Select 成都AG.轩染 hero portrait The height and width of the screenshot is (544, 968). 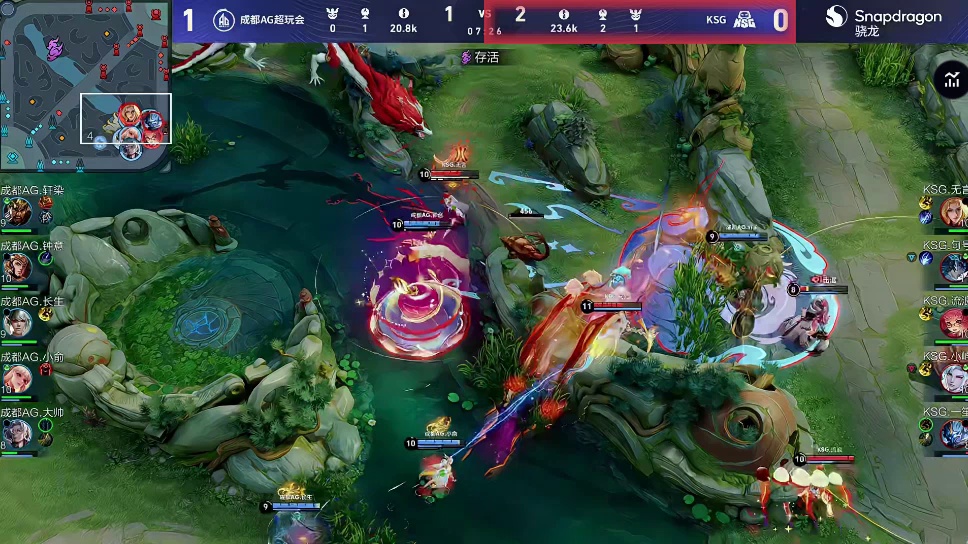click(19, 211)
